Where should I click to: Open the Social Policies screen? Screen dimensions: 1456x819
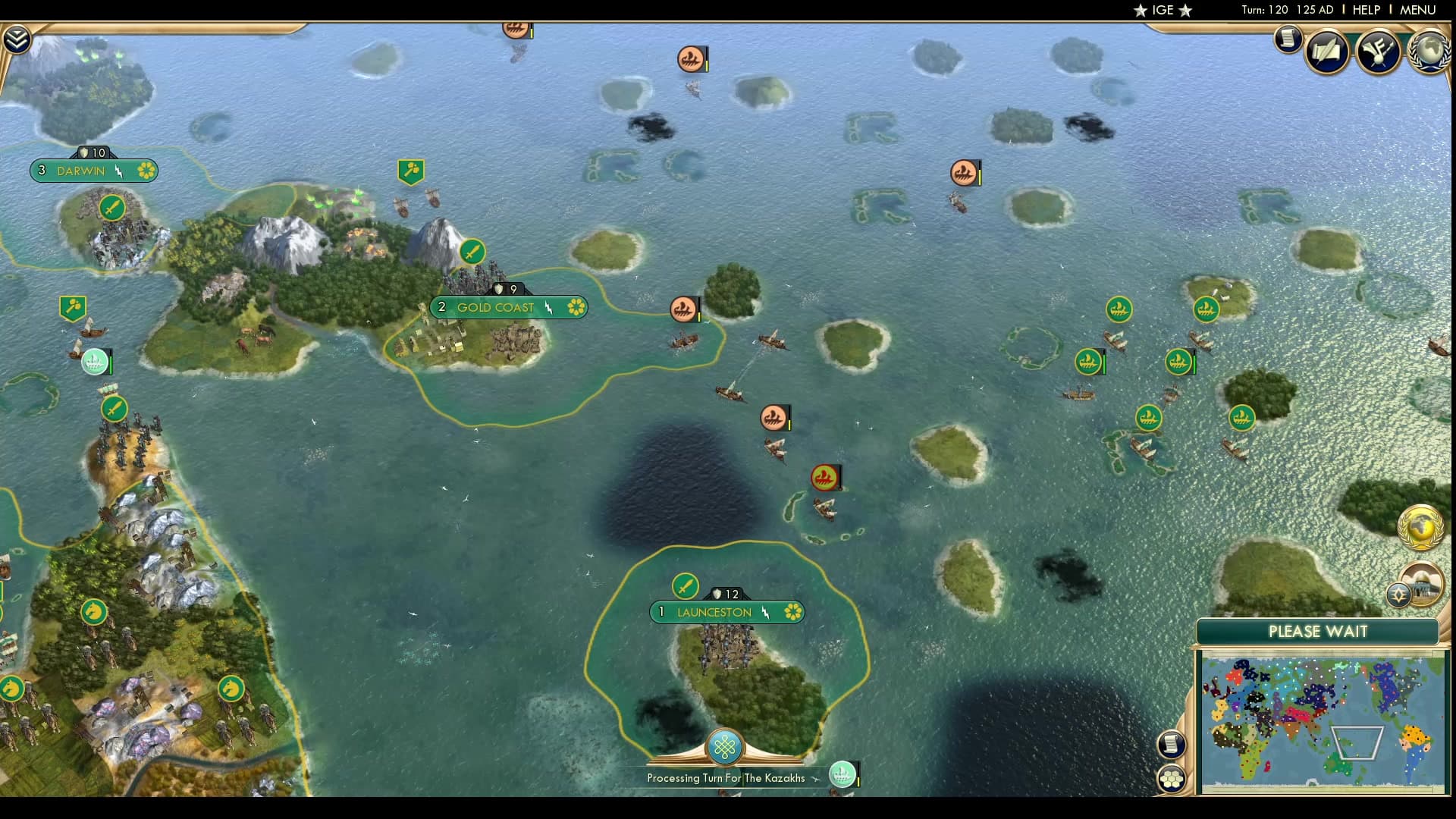(x=1326, y=52)
